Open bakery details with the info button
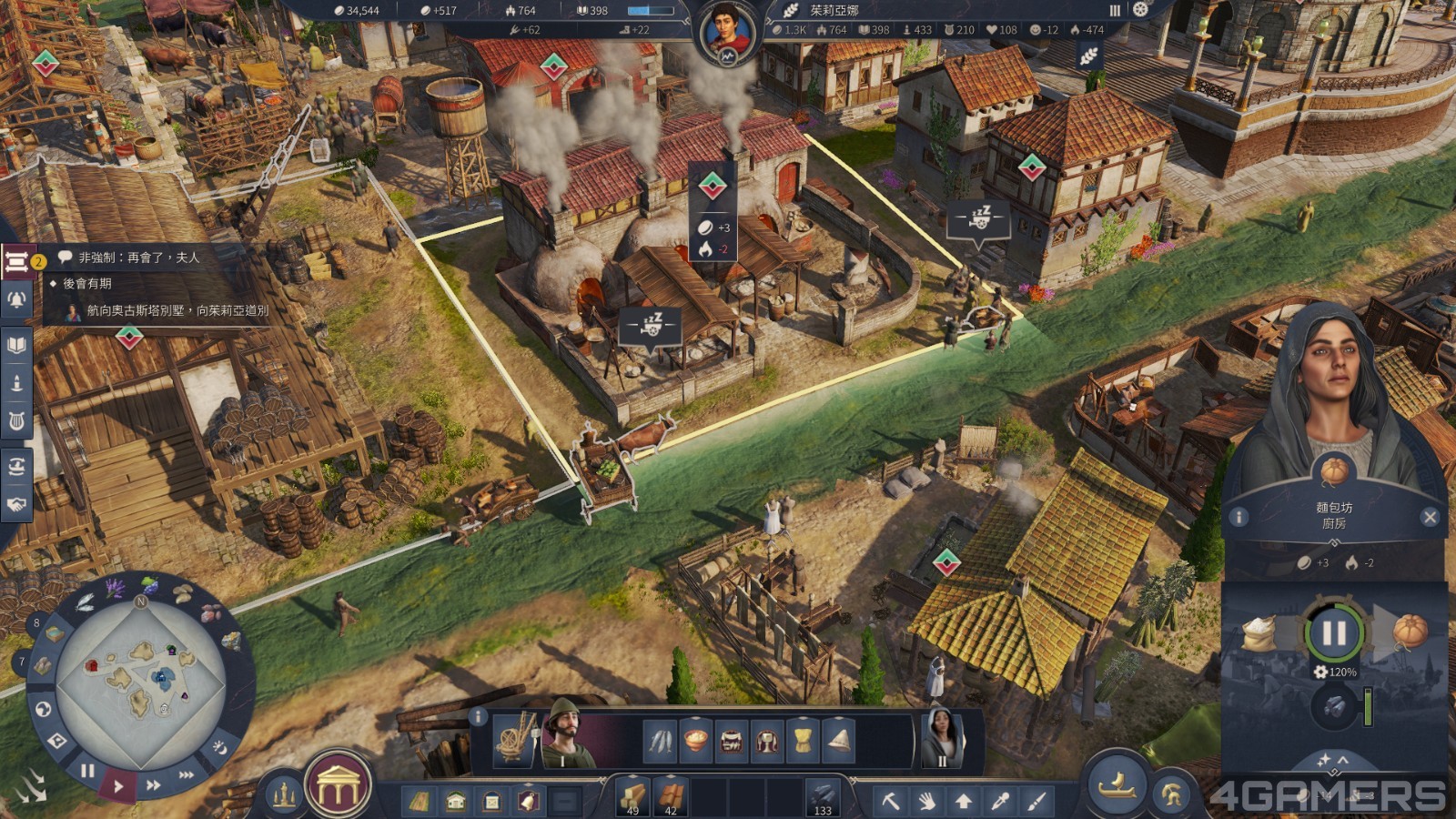The width and height of the screenshot is (1456, 819). (1239, 517)
